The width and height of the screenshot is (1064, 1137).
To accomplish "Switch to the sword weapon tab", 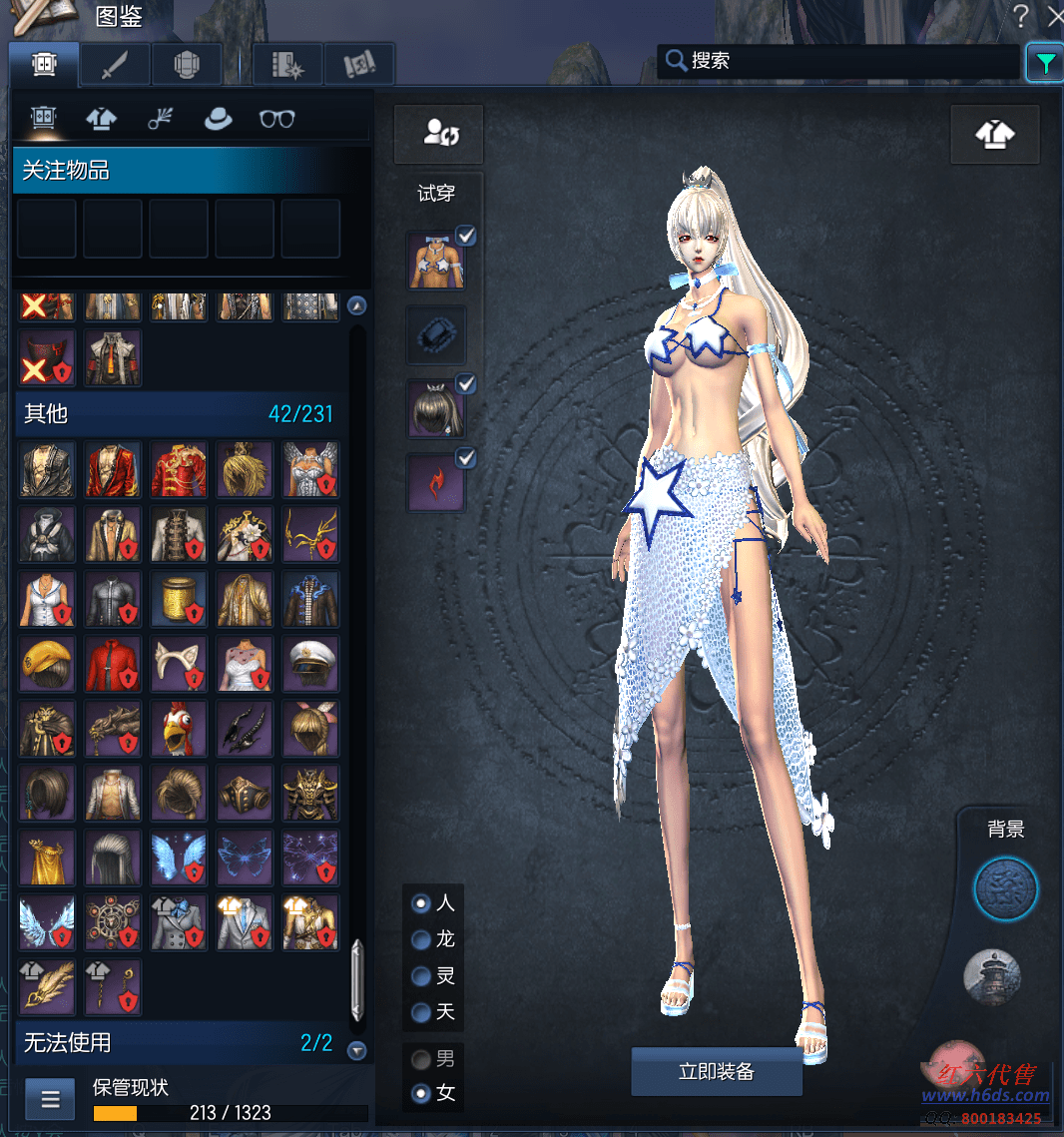I will point(116,65).
